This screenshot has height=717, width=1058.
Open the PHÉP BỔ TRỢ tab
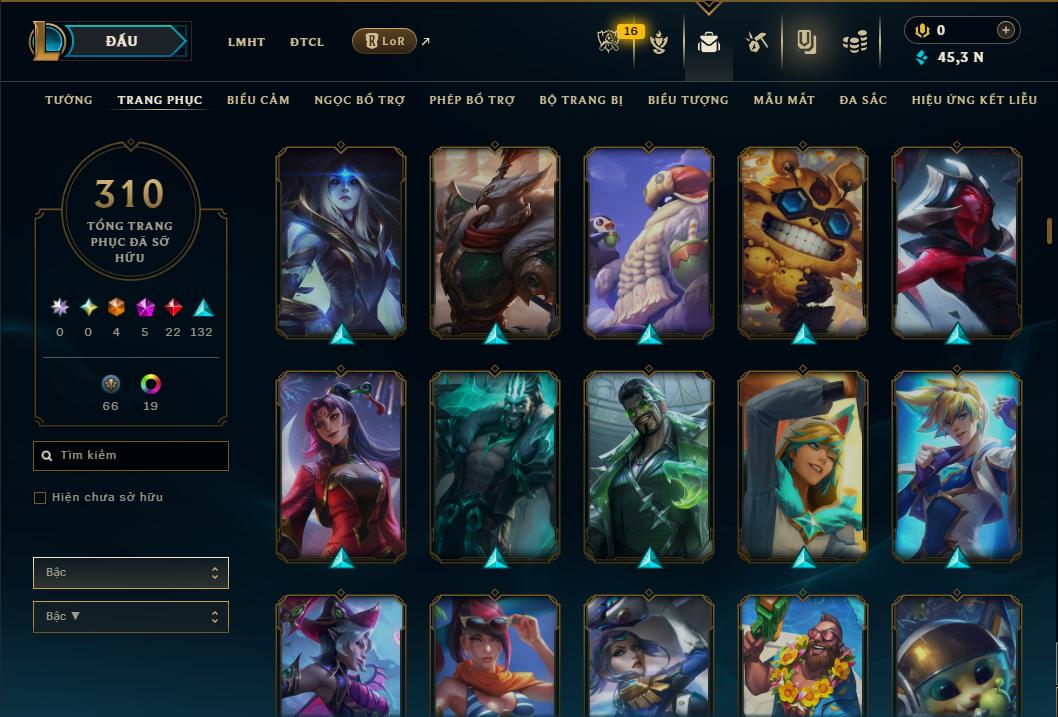click(x=472, y=100)
